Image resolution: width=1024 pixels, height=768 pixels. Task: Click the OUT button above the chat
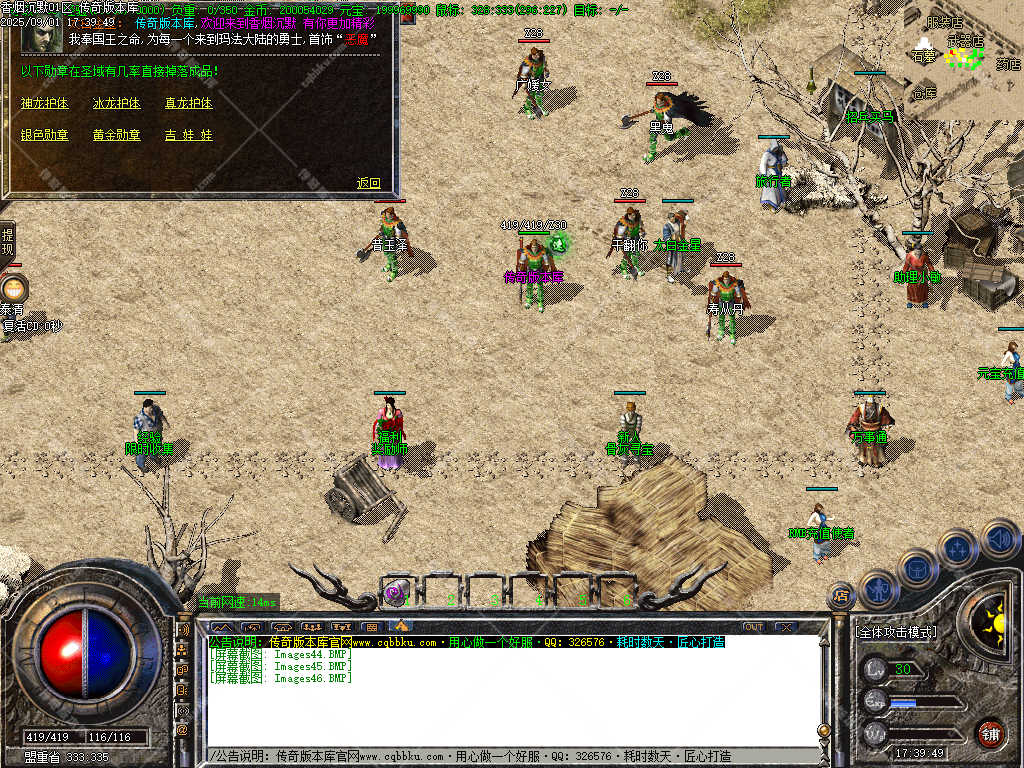click(753, 627)
